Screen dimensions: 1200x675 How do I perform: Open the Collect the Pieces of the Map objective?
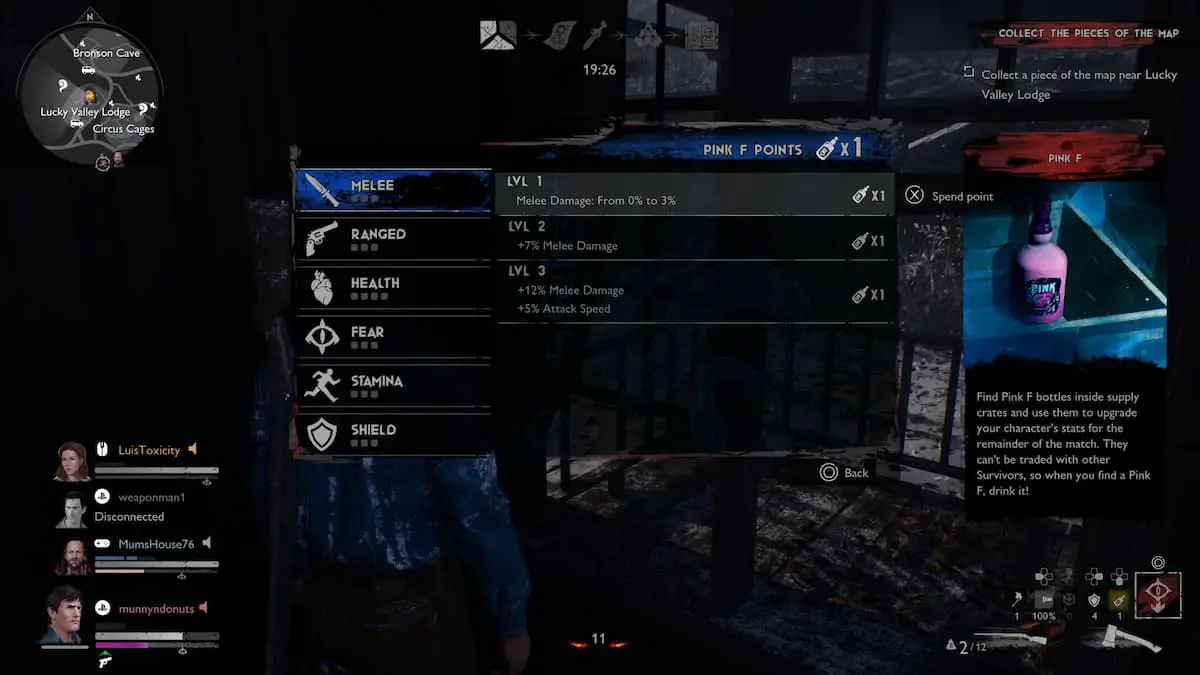tap(1076, 33)
